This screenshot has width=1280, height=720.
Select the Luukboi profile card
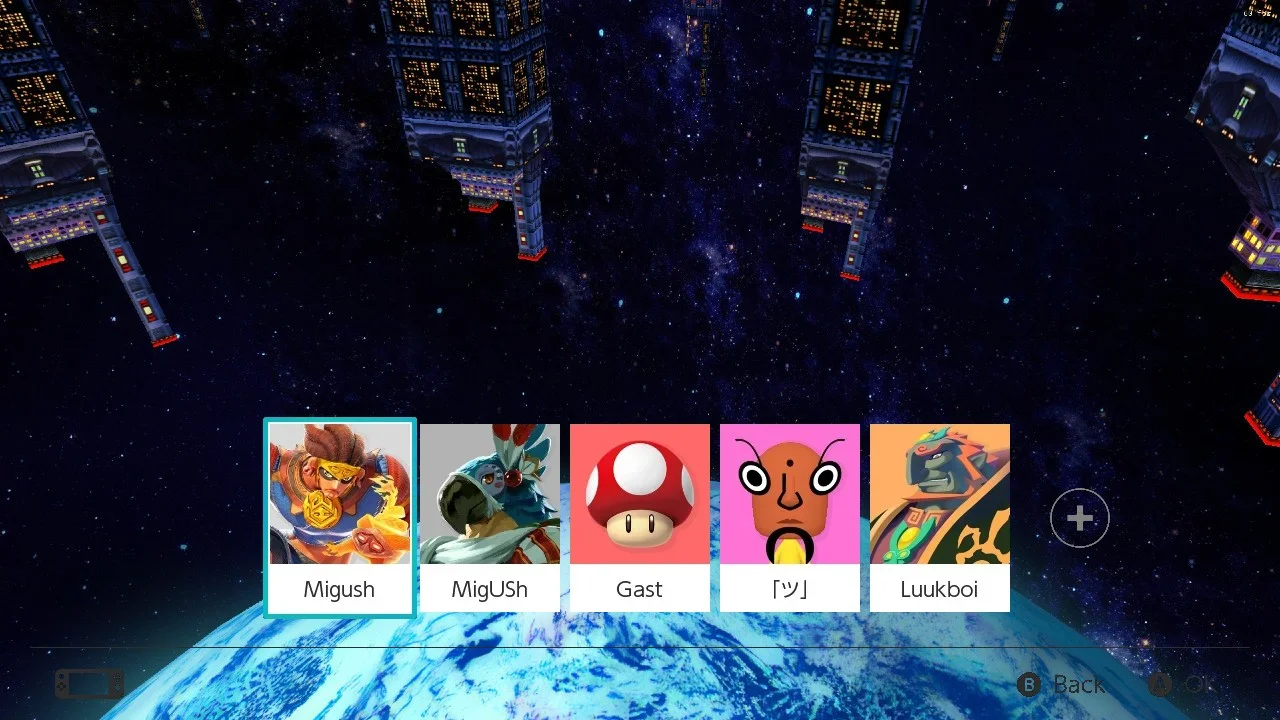tap(939, 516)
